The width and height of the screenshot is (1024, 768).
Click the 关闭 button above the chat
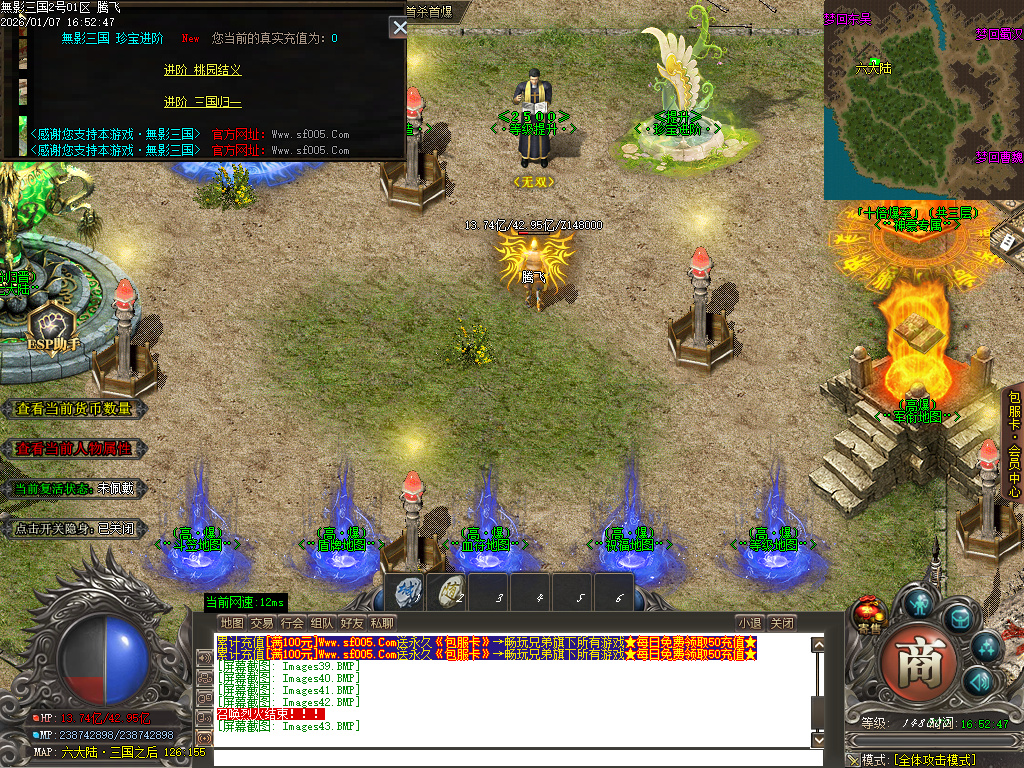[783, 623]
